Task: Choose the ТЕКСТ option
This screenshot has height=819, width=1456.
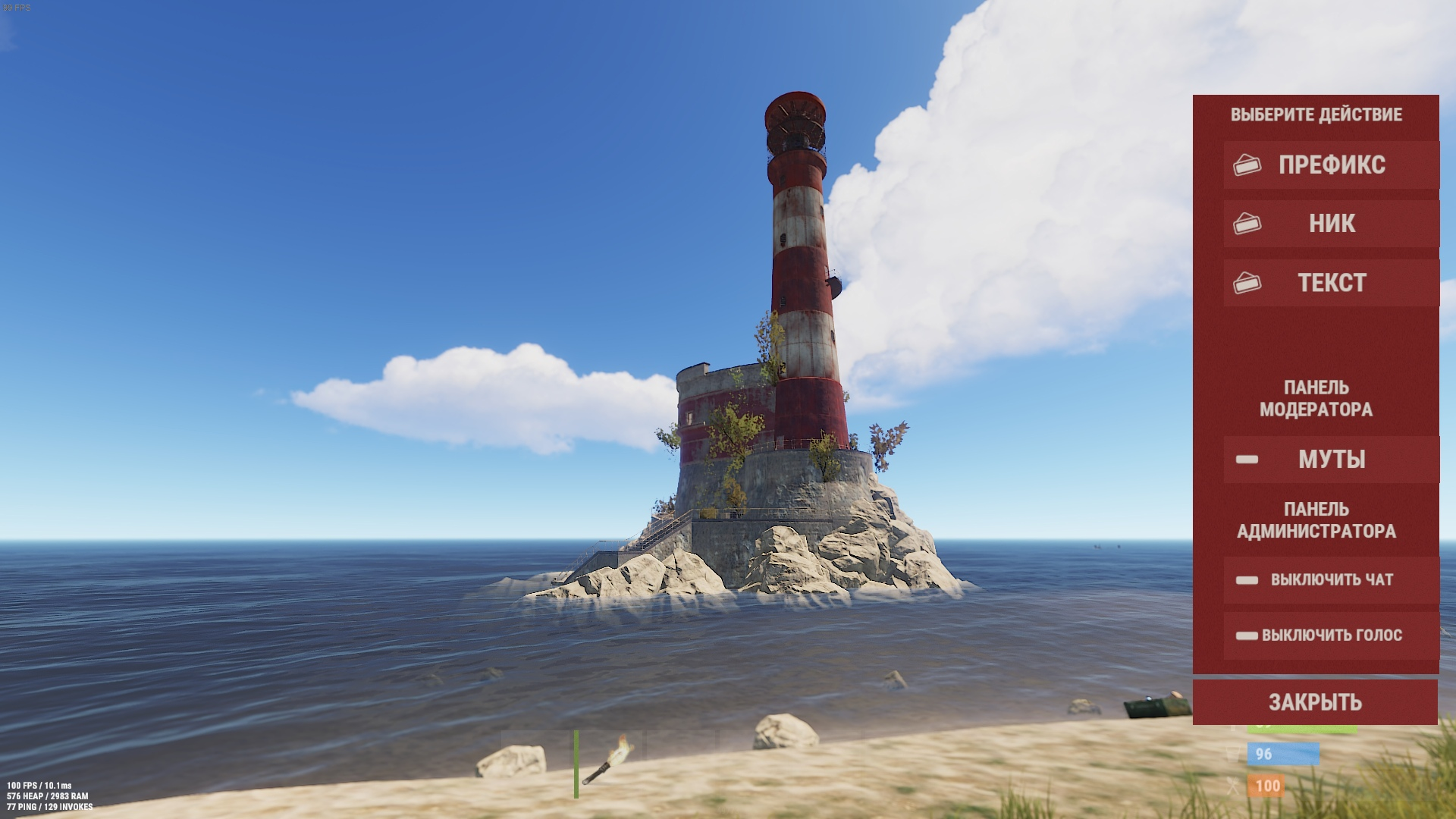Action: tap(1331, 283)
